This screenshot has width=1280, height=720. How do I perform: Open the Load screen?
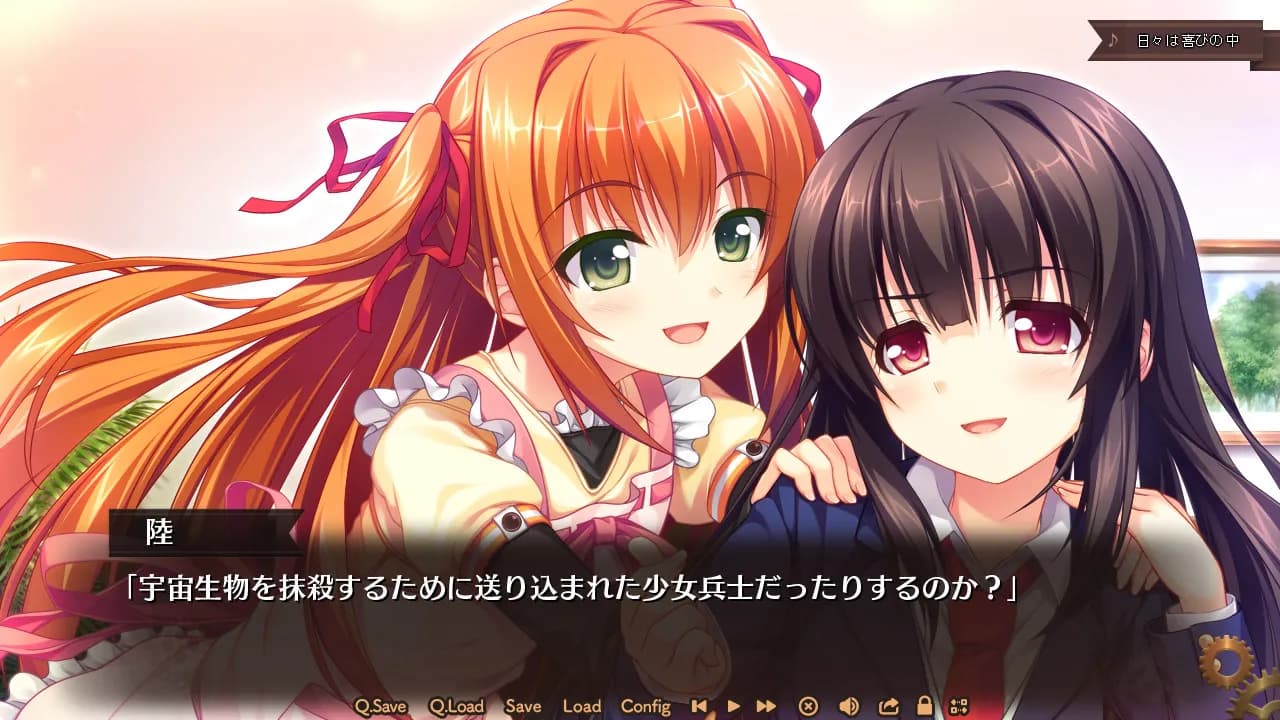pos(581,706)
